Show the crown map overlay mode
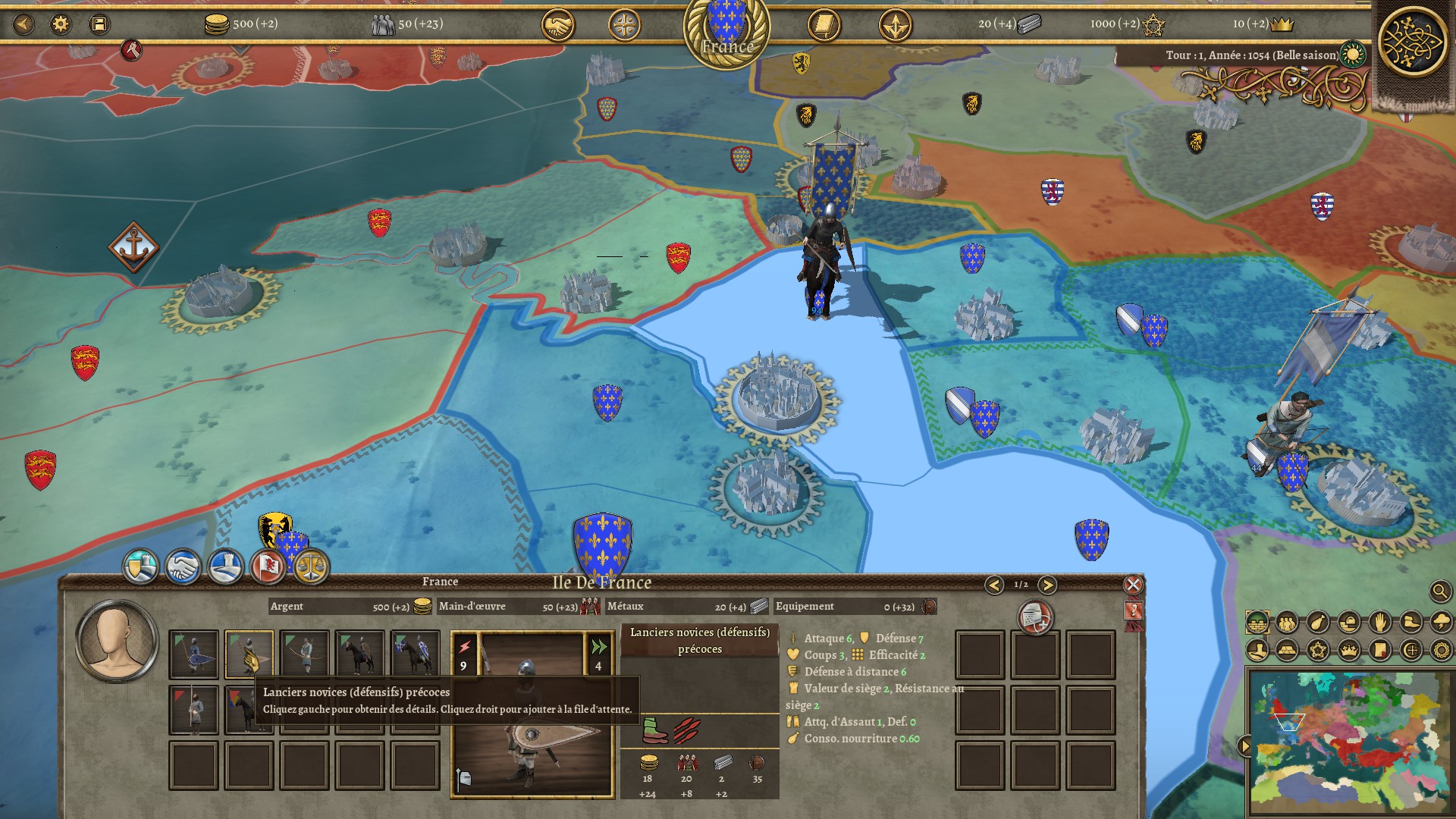The height and width of the screenshot is (819, 1456). click(1349, 650)
